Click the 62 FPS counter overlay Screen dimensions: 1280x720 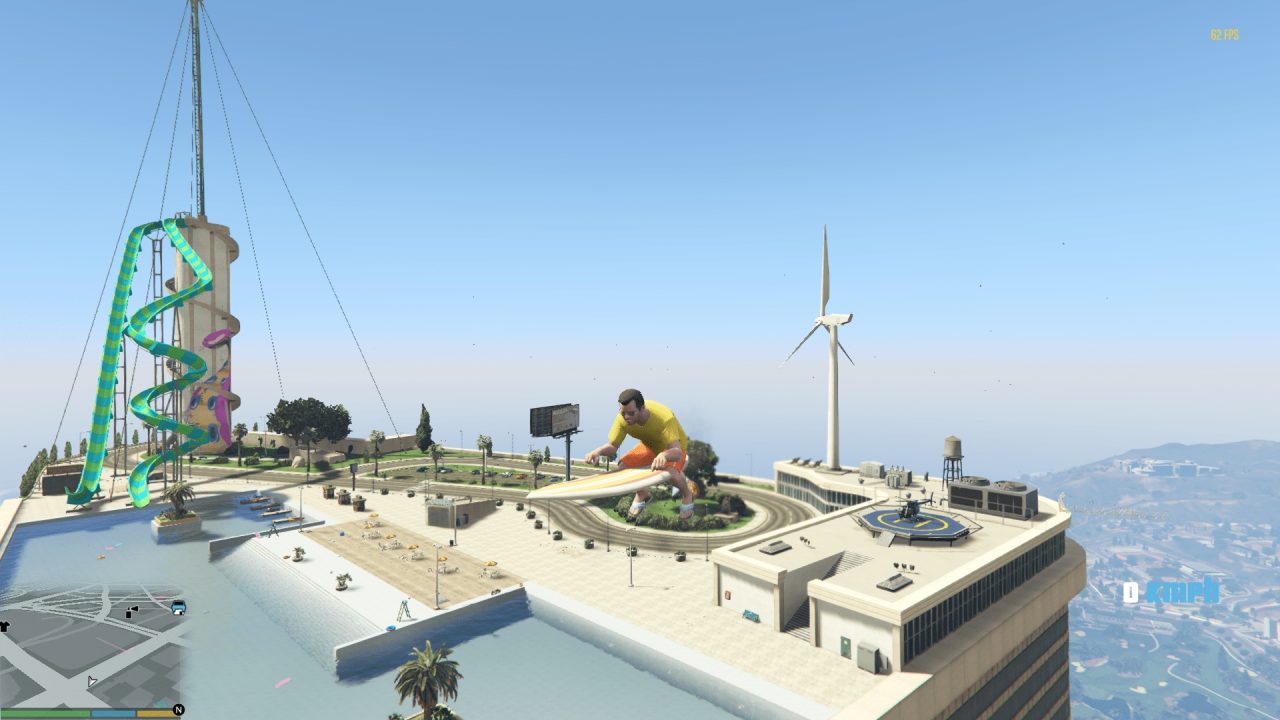pos(1222,33)
